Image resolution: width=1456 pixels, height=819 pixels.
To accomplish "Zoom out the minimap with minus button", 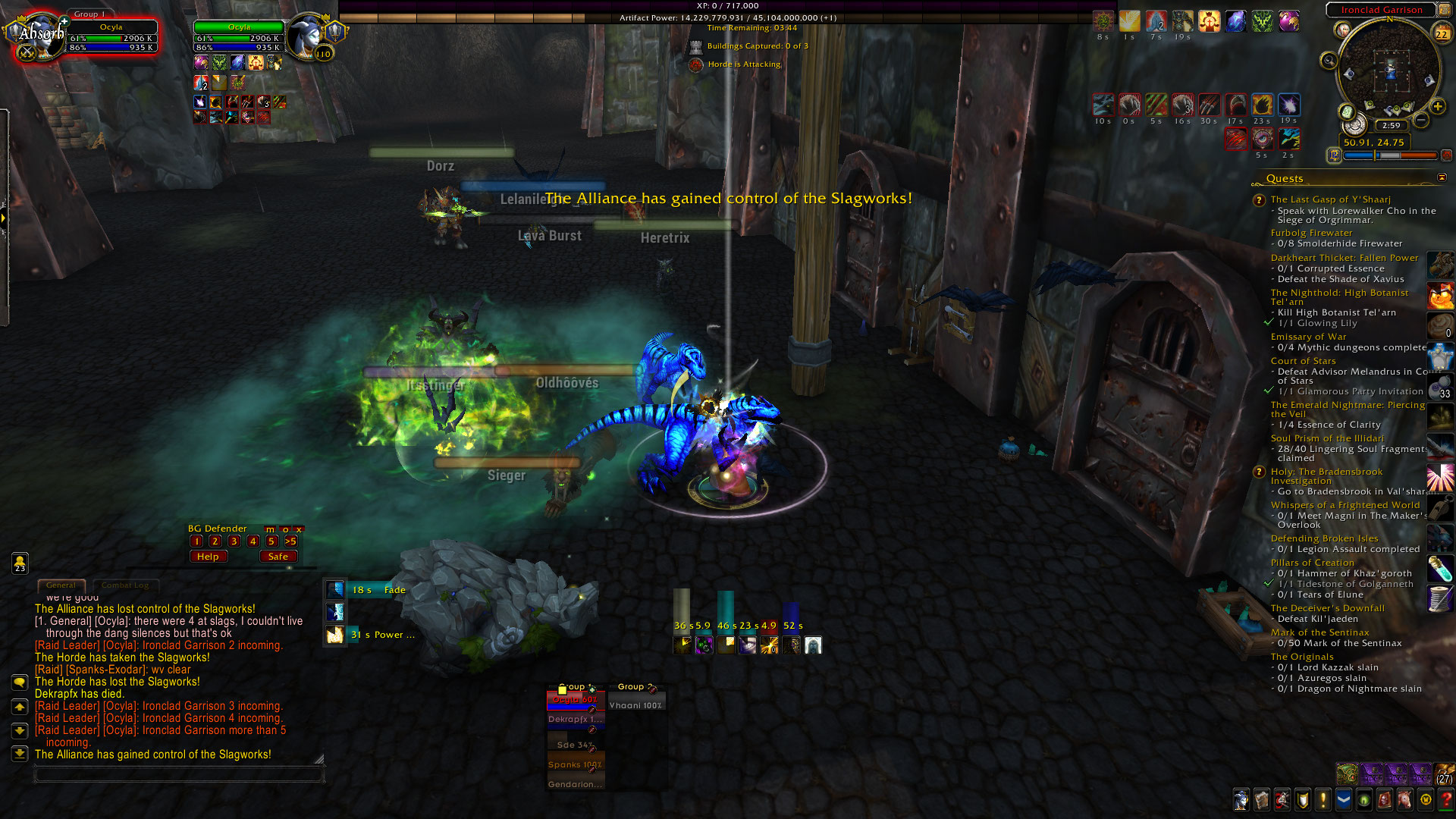I will pyautogui.click(x=1421, y=120).
